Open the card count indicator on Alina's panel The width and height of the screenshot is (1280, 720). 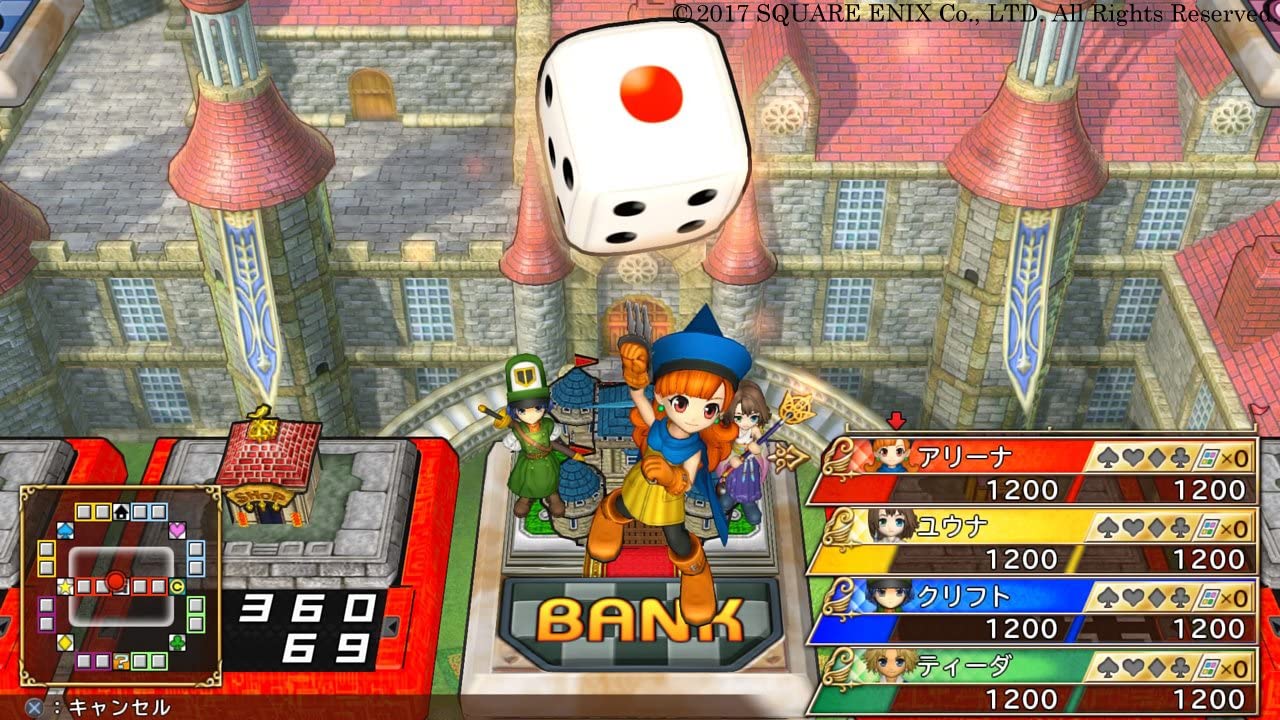tap(1210, 457)
